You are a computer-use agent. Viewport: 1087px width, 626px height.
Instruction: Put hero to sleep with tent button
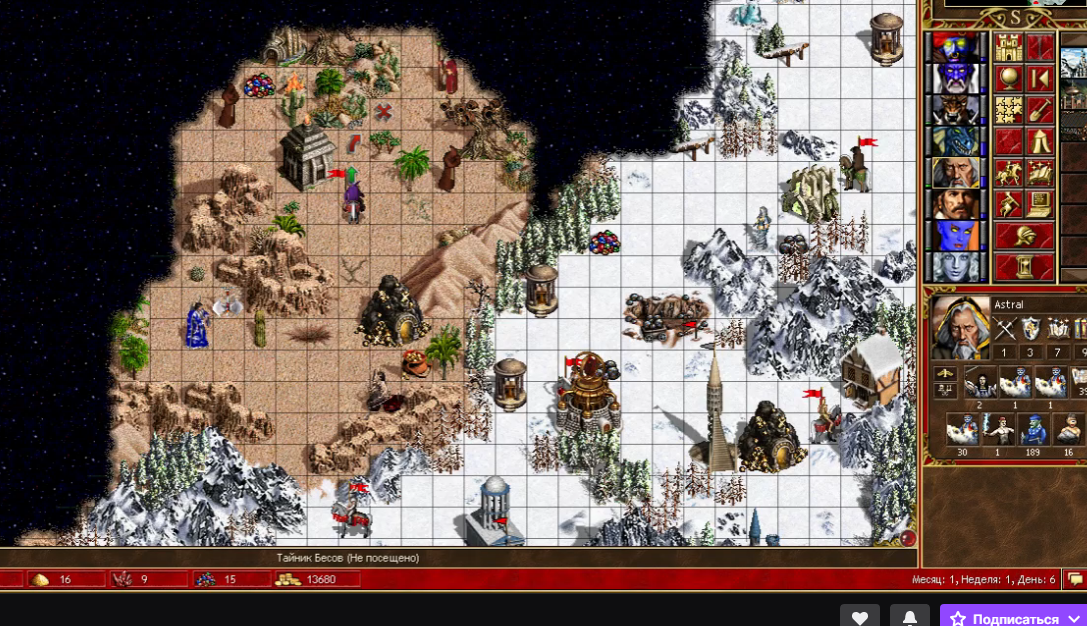click(1040, 141)
